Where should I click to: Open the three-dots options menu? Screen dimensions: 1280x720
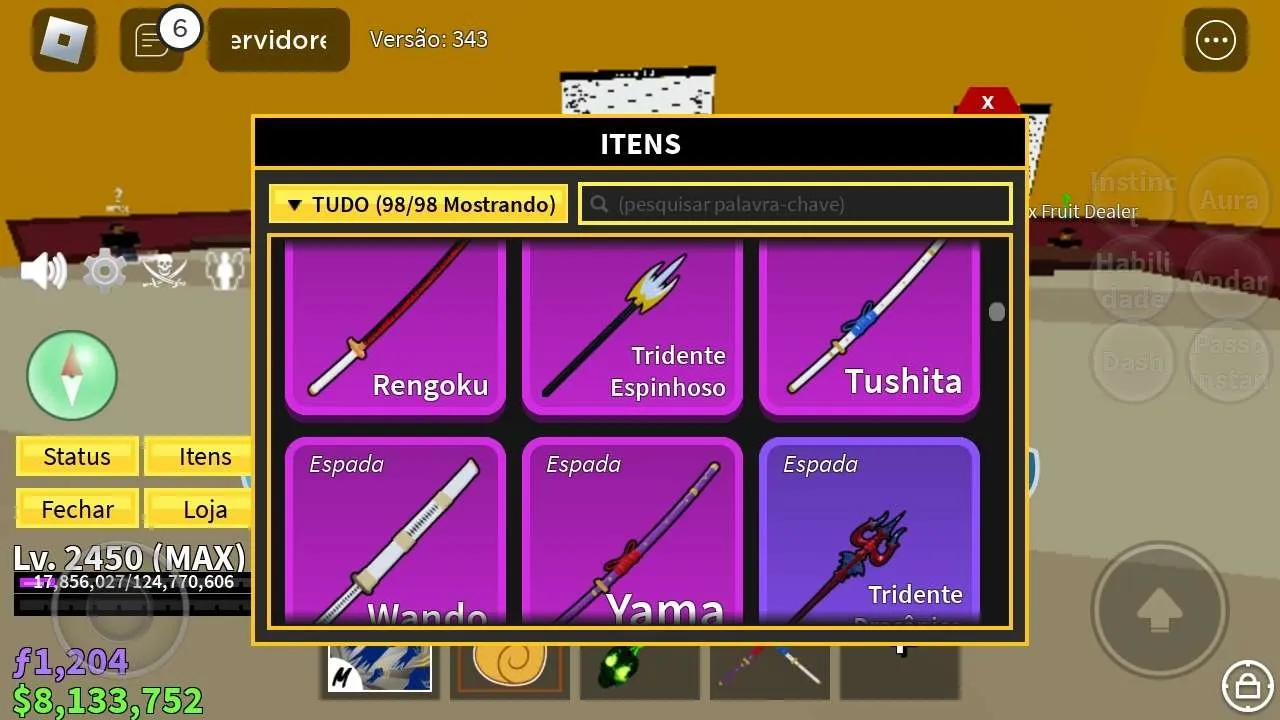click(1216, 40)
